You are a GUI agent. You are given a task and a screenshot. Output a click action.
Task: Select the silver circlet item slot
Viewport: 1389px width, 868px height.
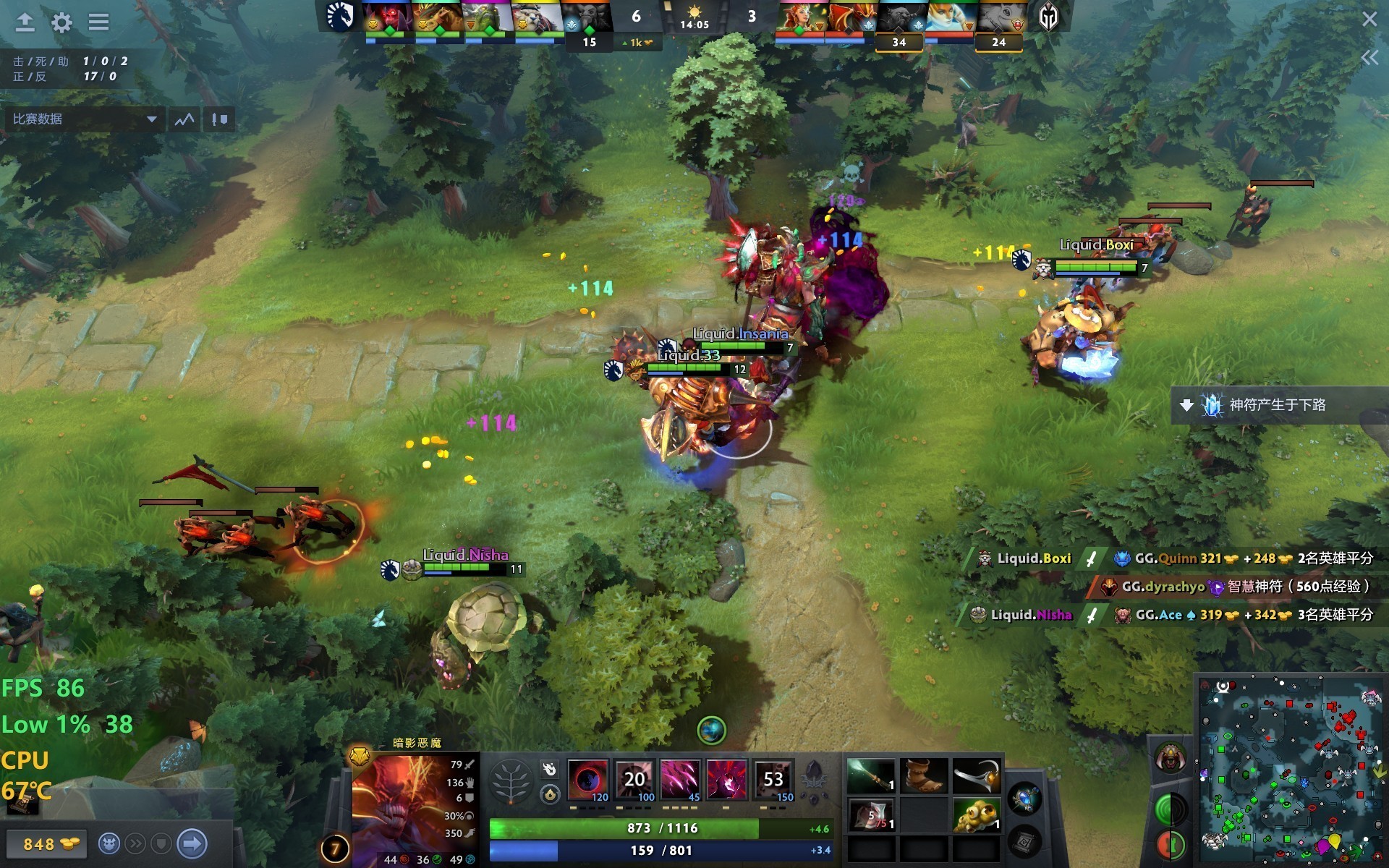(x=976, y=776)
